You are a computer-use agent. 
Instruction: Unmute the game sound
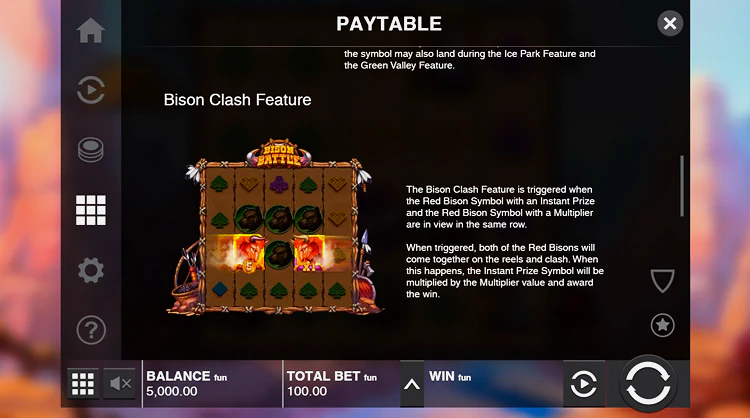click(x=120, y=383)
